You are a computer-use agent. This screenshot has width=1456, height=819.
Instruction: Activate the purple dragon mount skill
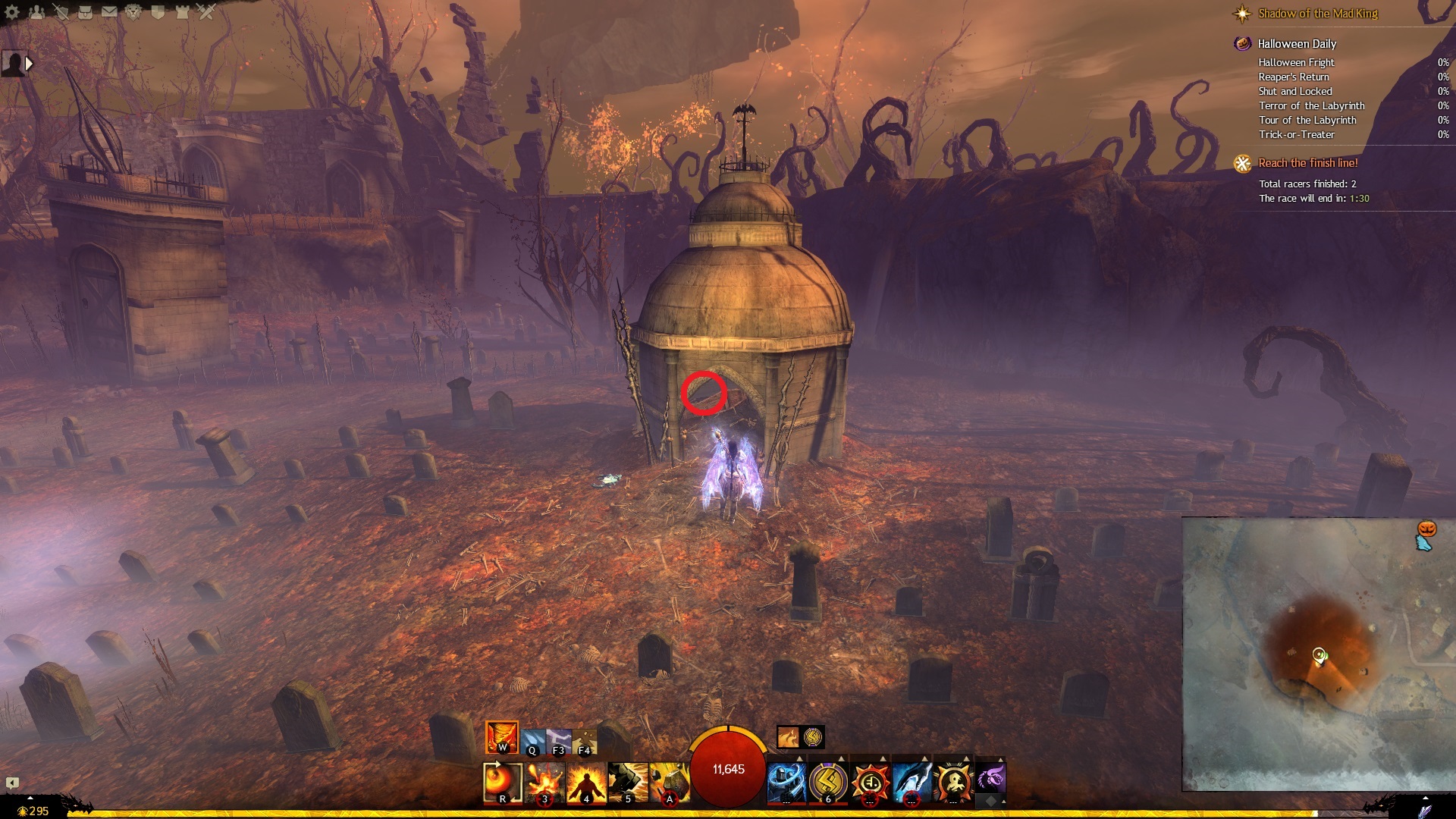pos(990,778)
